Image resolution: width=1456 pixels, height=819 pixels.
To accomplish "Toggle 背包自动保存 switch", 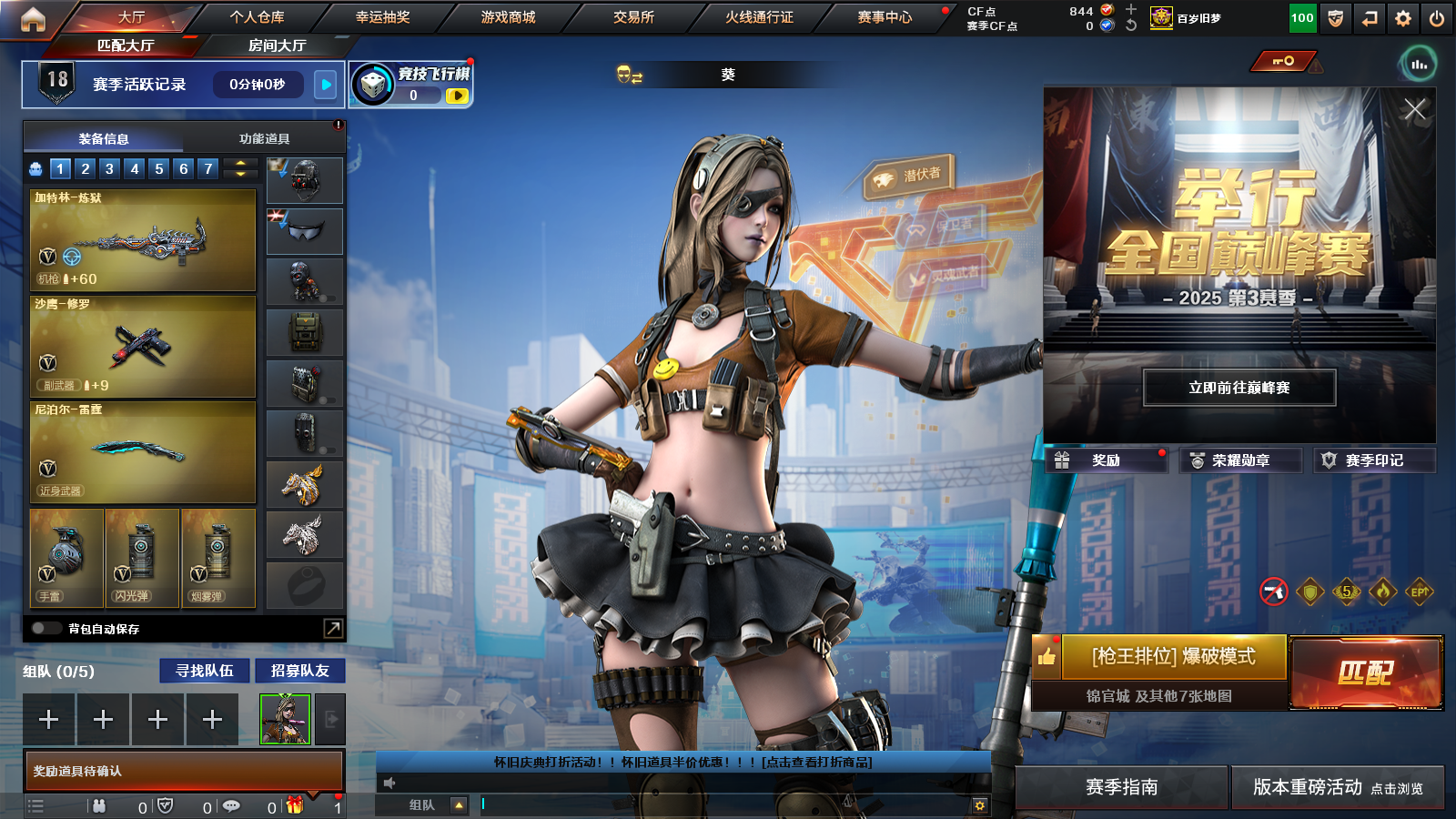I will click(45, 629).
